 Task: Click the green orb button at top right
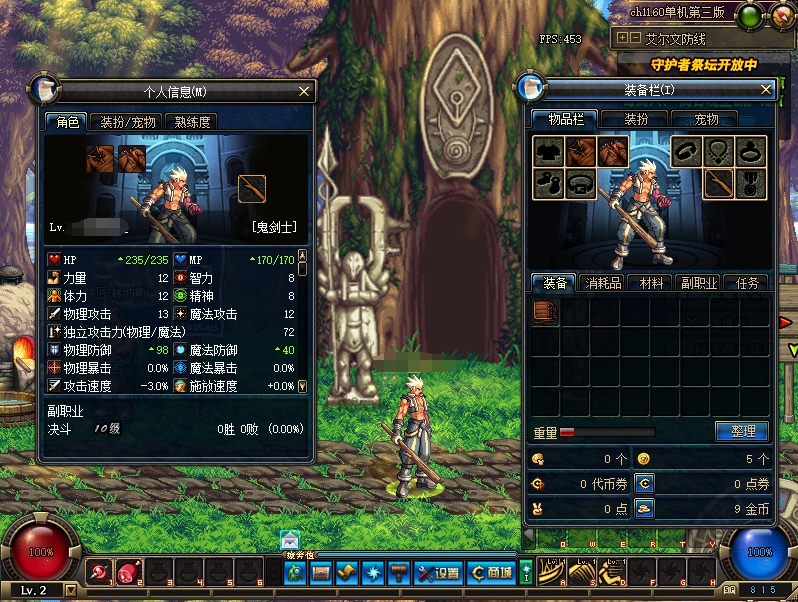coord(750,15)
